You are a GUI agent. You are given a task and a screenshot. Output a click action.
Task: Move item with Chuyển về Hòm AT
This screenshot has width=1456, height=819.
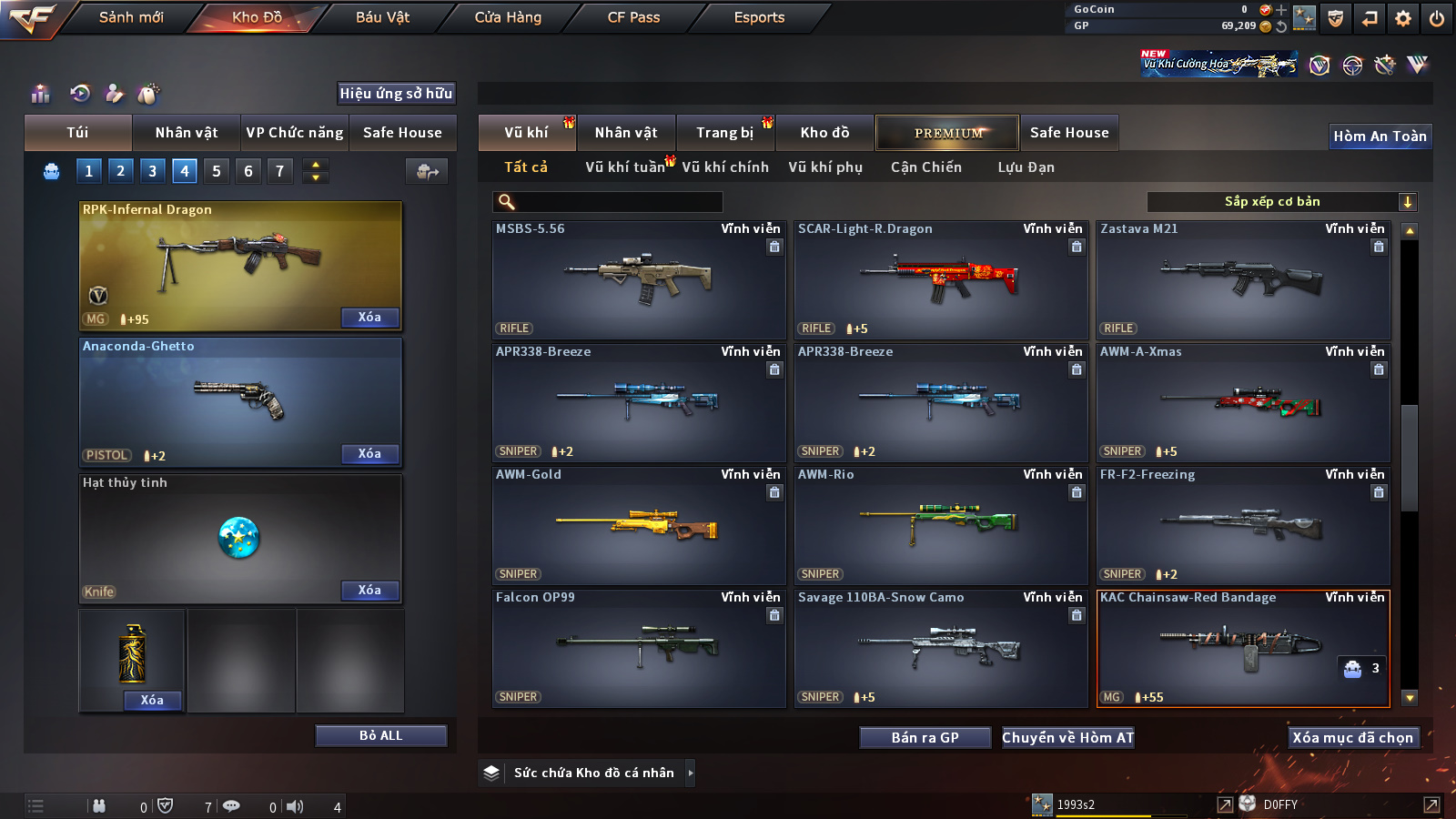[x=1067, y=738]
